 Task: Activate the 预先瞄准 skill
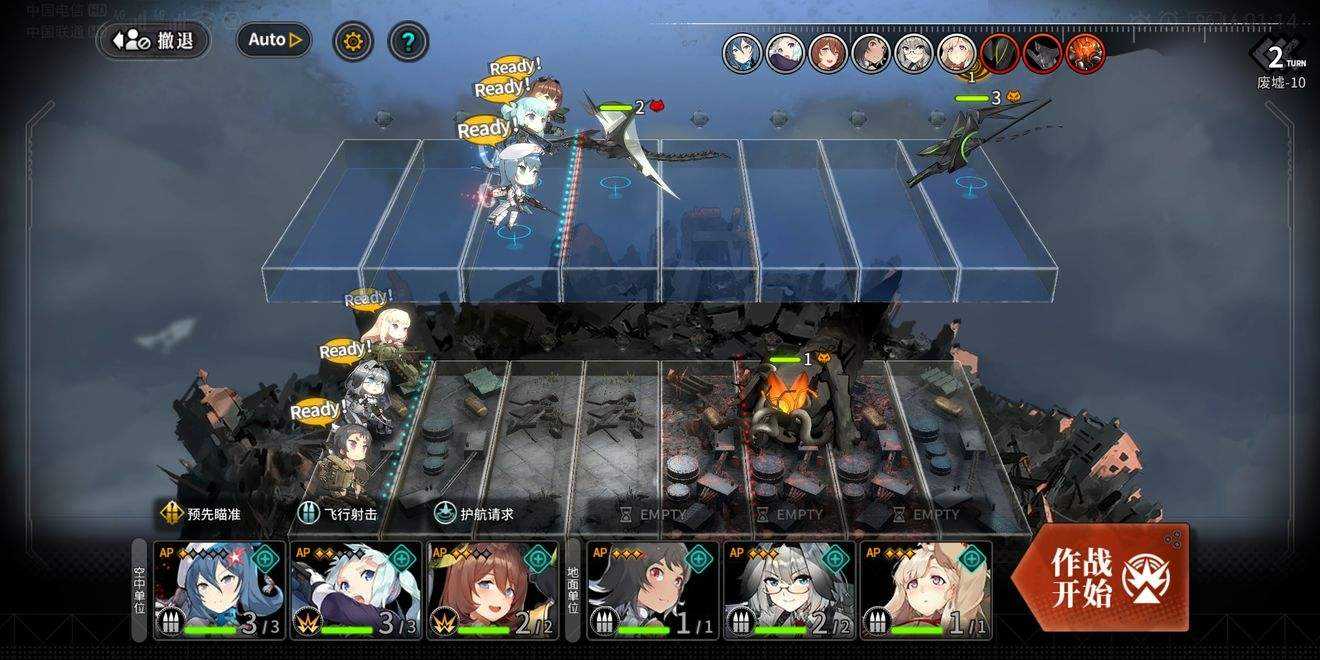click(203, 514)
